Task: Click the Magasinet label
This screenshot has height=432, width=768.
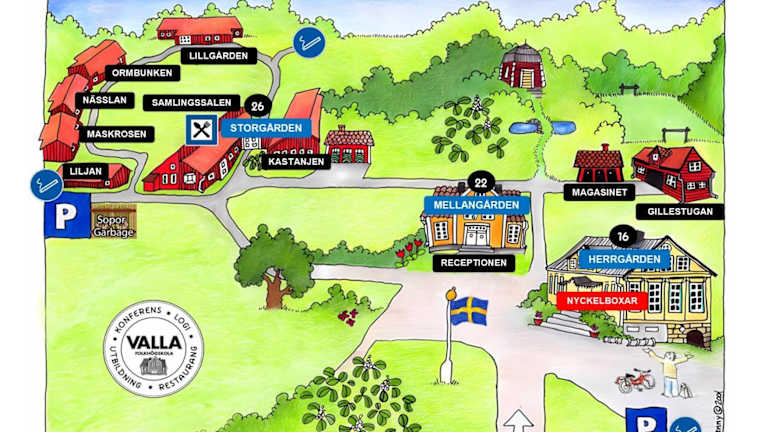Action: (599, 191)
